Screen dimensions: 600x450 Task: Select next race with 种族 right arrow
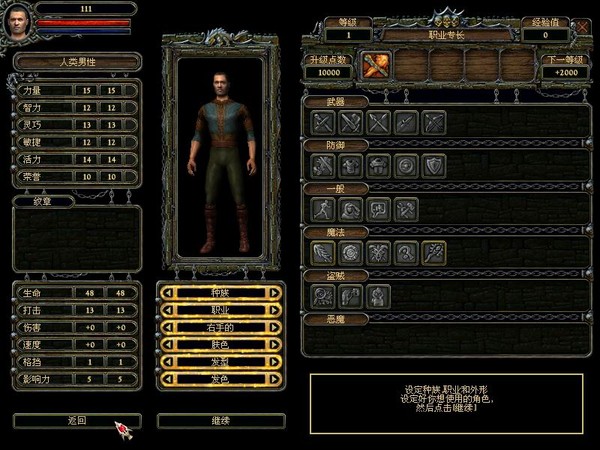pos(275,293)
